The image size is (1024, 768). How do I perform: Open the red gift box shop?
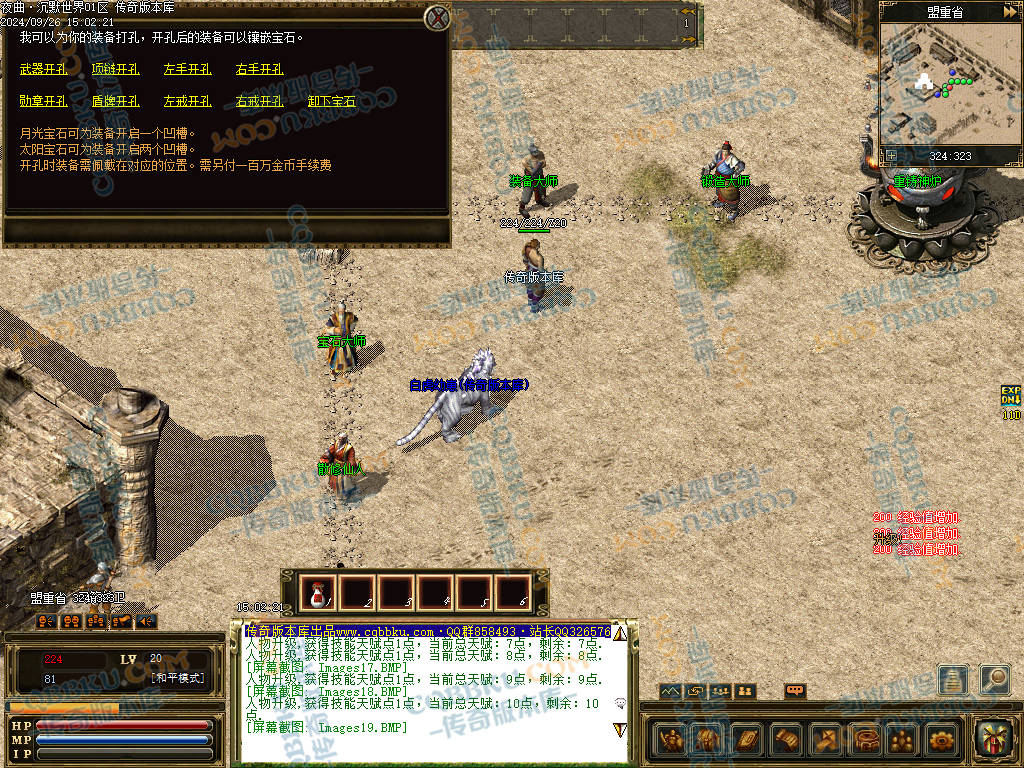(x=994, y=739)
